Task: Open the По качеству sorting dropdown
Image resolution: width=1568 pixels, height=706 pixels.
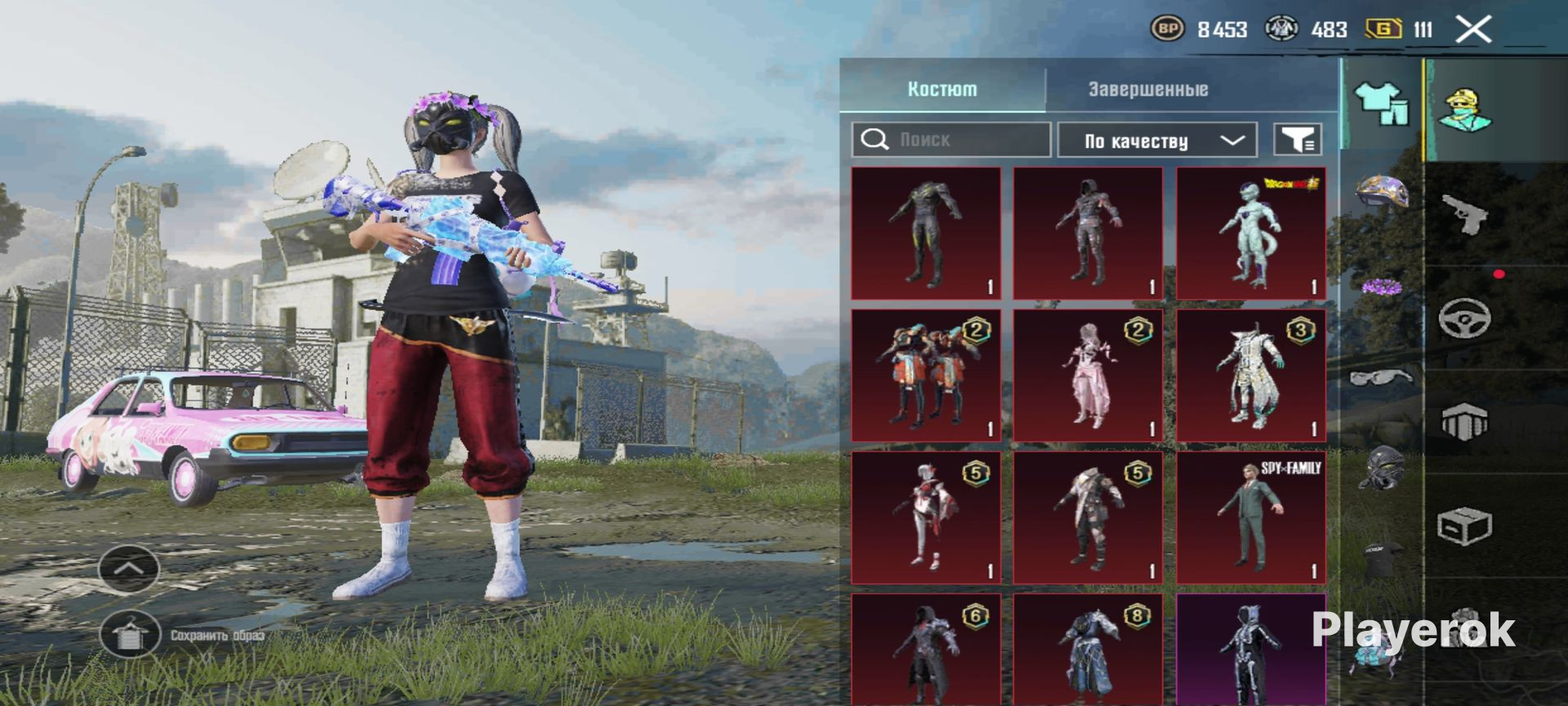Action: [x=1157, y=141]
